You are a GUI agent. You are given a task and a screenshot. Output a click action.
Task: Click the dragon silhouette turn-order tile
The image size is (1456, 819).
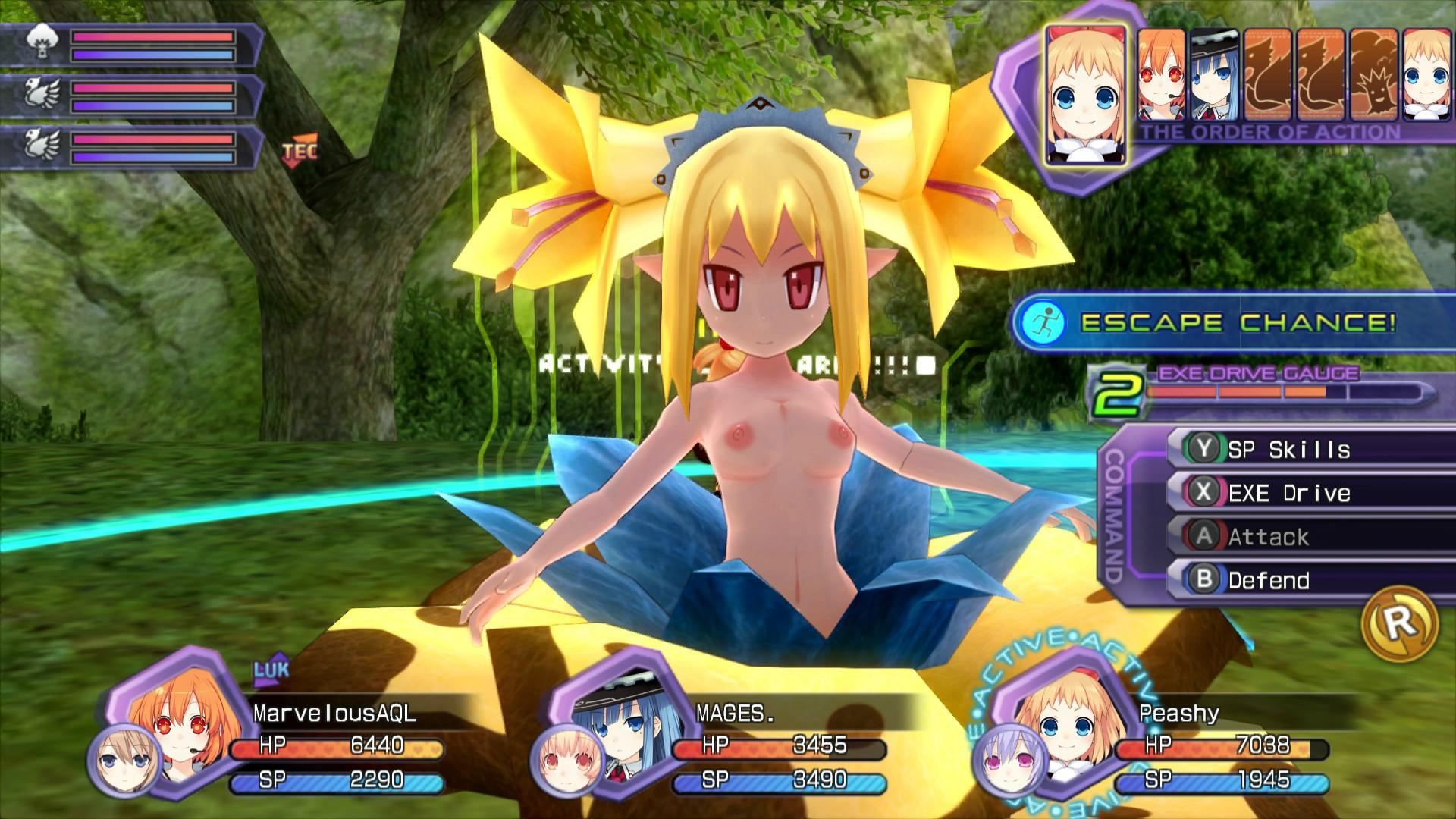coord(1269,74)
